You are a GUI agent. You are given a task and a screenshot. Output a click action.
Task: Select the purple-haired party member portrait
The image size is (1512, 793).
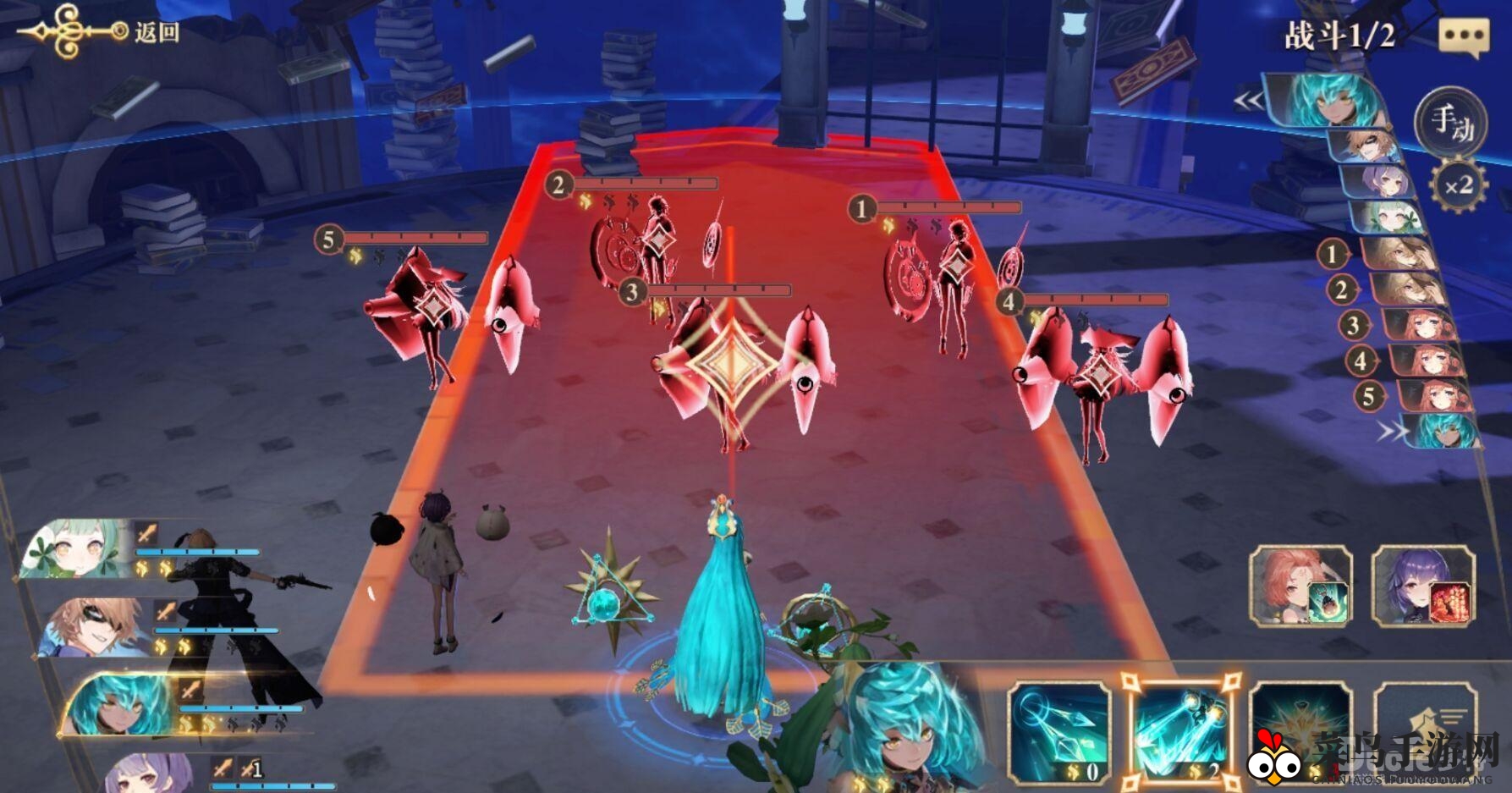click(x=148, y=772)
